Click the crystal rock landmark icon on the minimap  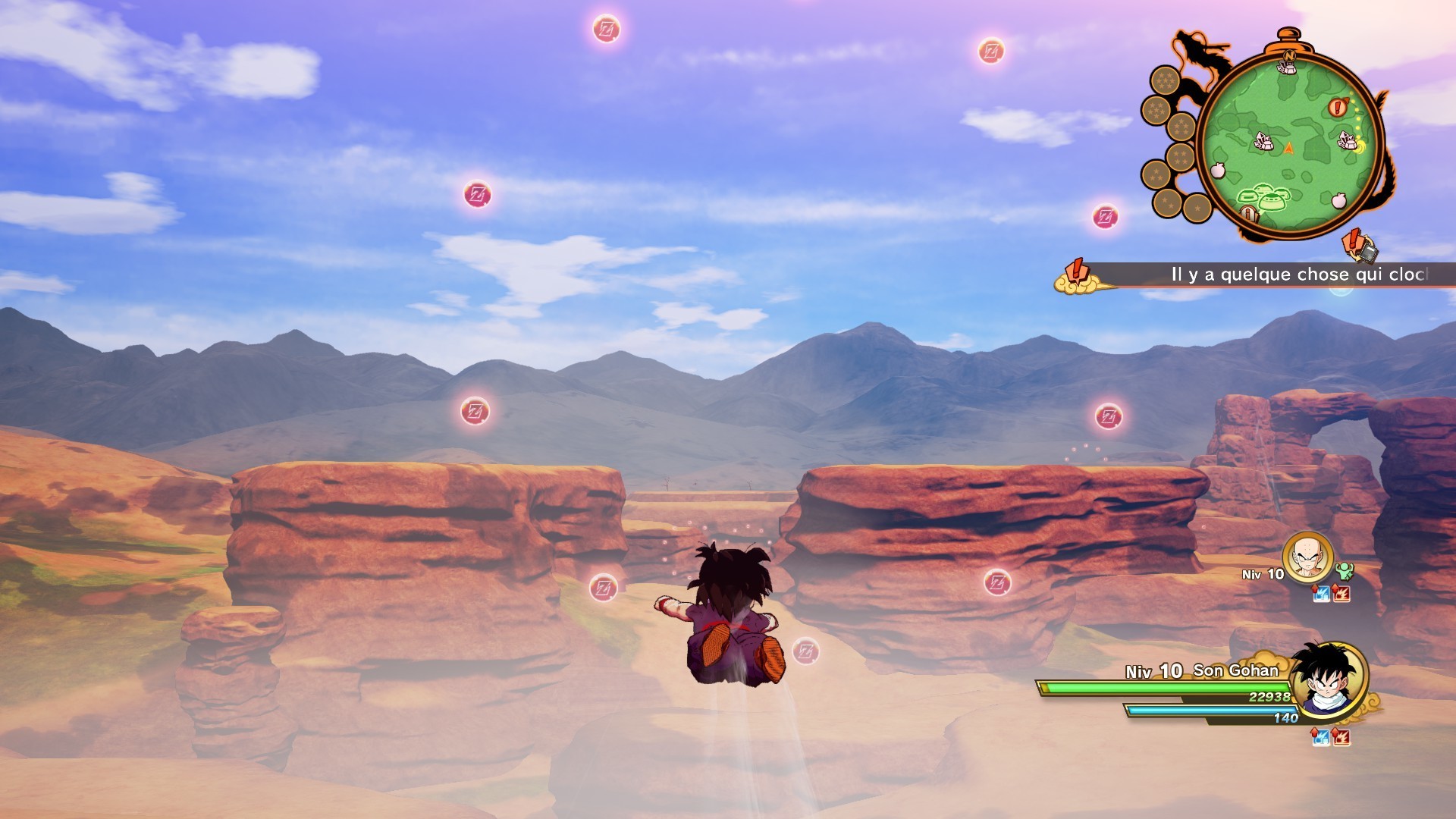tap(1263, 141)
